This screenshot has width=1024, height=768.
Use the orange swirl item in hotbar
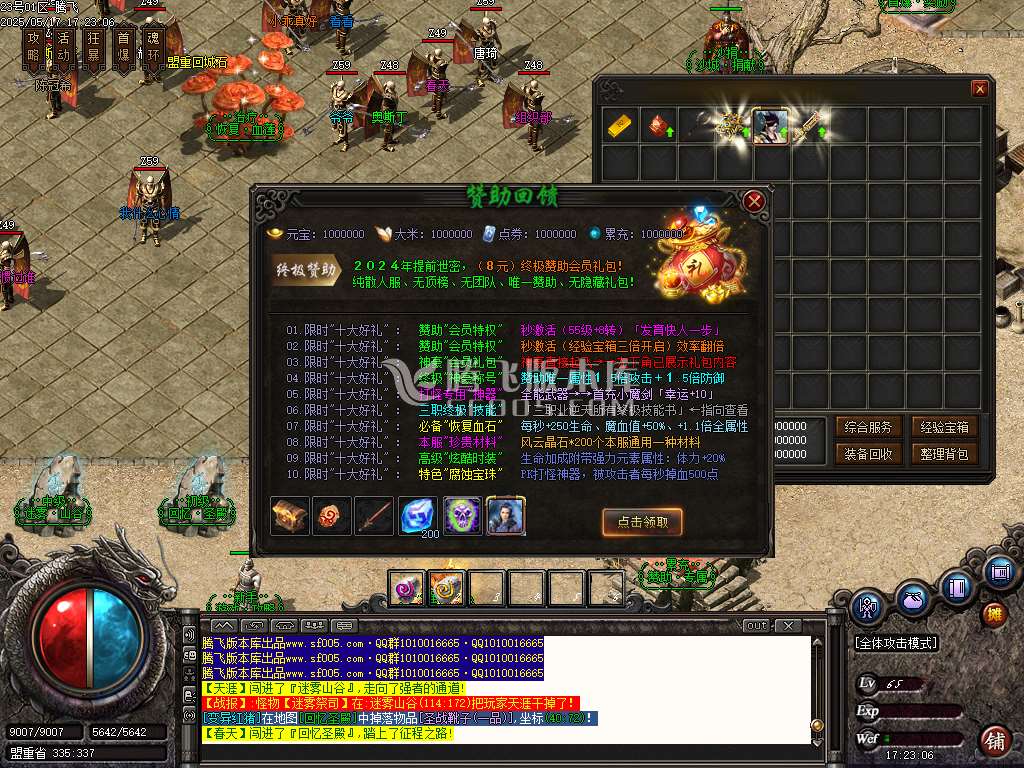pyautogui.click(x=446, y=588)
